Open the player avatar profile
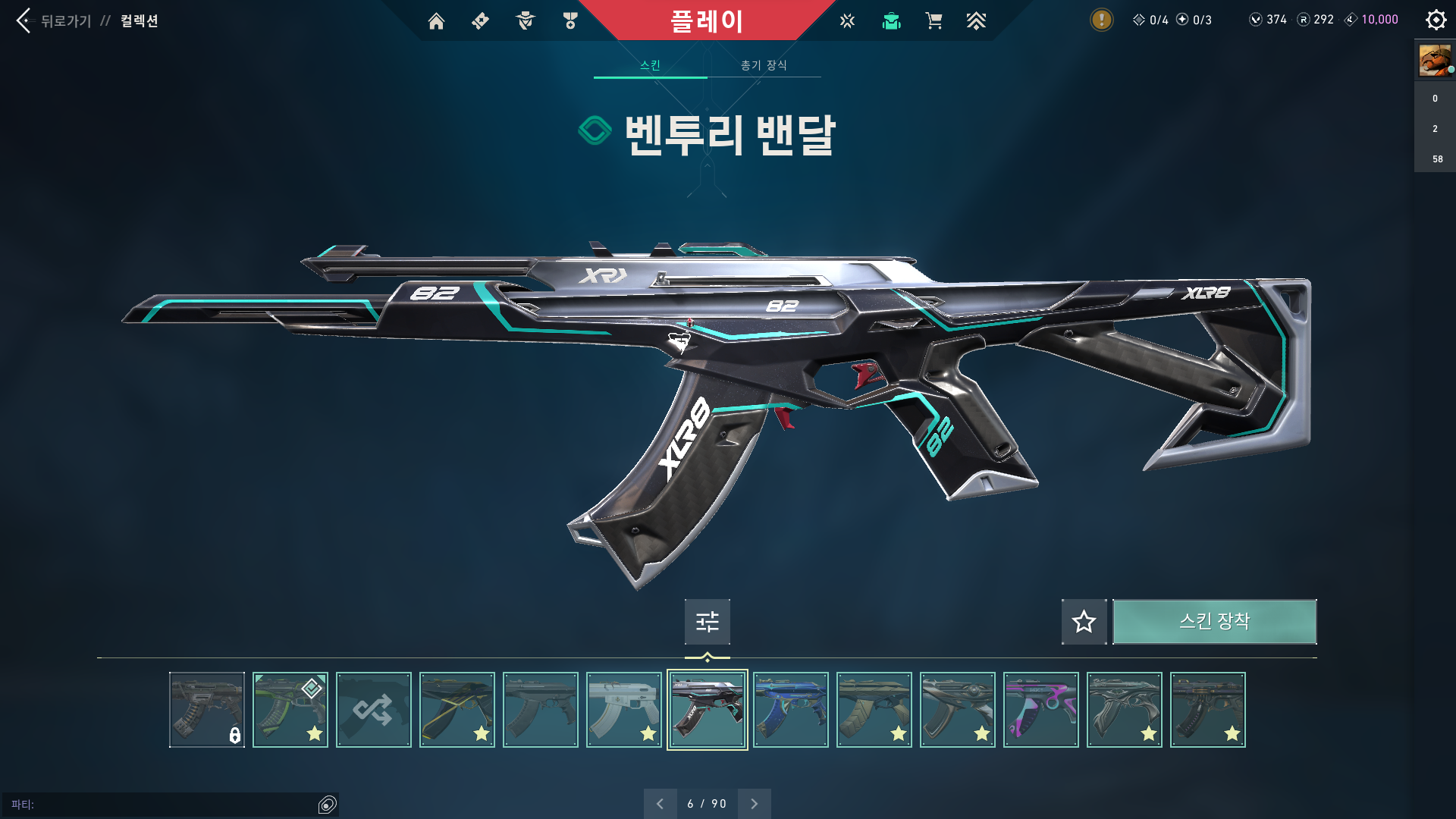The image size is (1456, 819). (x=1435, y=60)
